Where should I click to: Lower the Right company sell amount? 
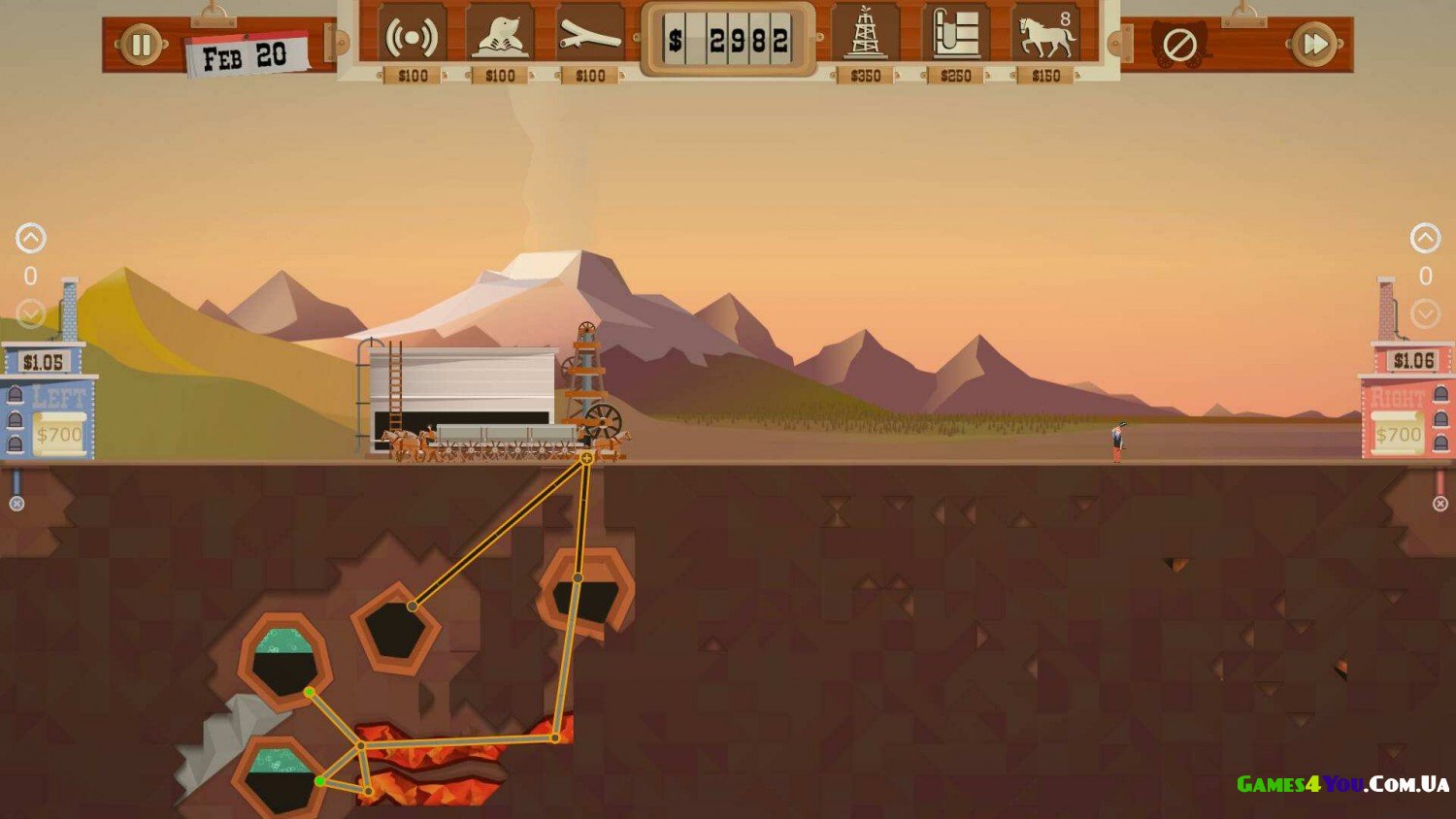point(1425,313)
